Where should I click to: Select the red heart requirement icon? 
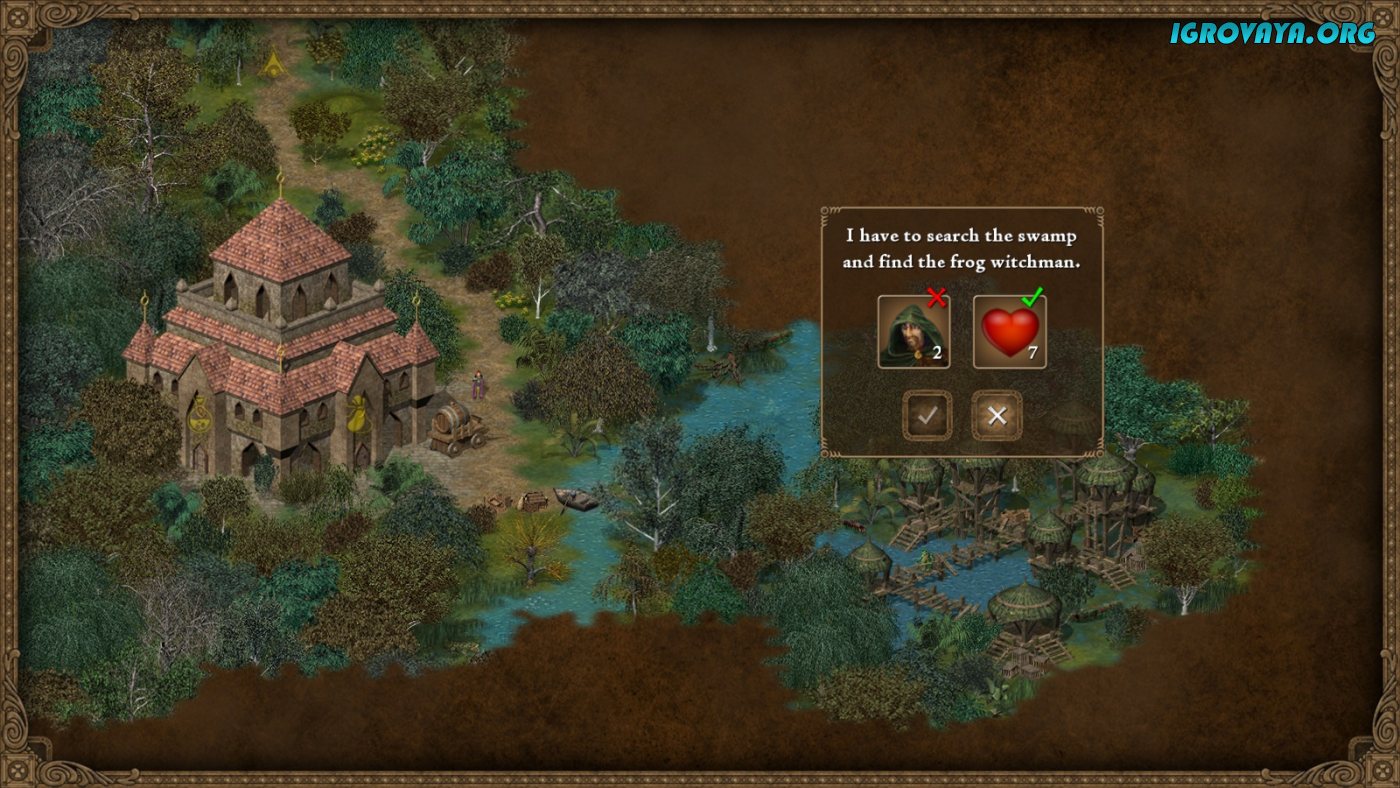[x=1010, y=332]
